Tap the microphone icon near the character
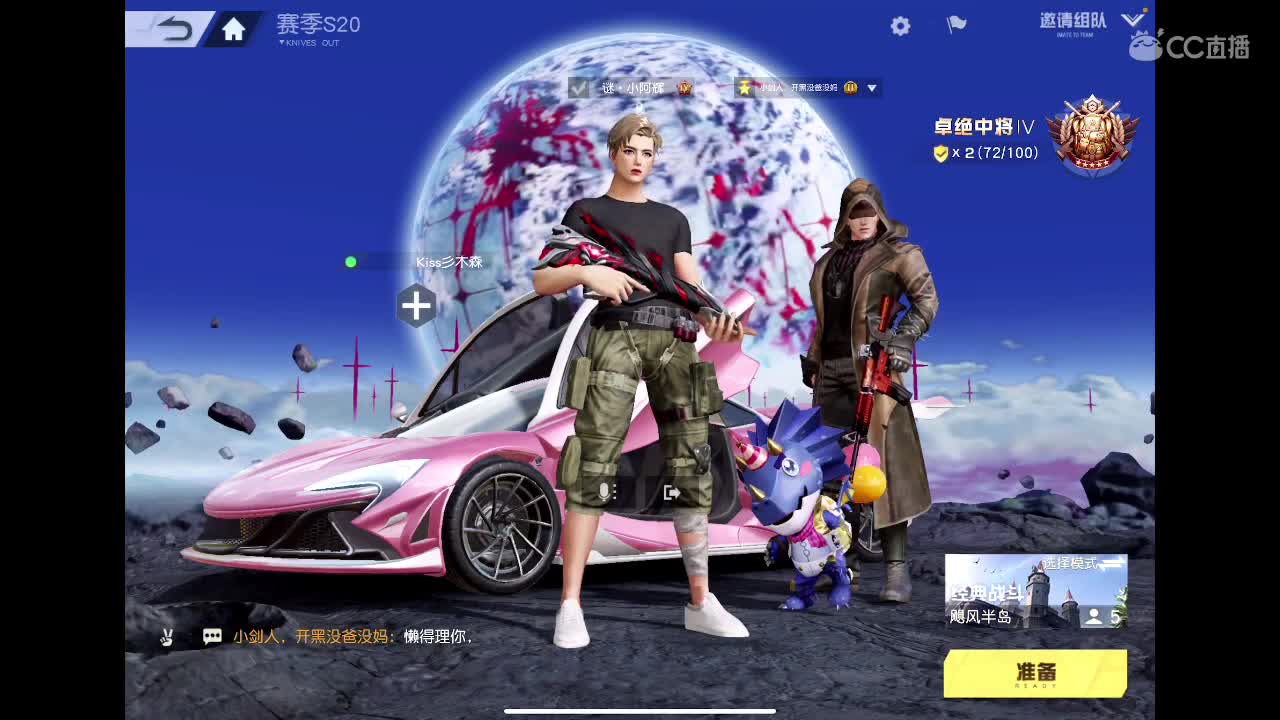1280x720 pixels. click(606, 490)
